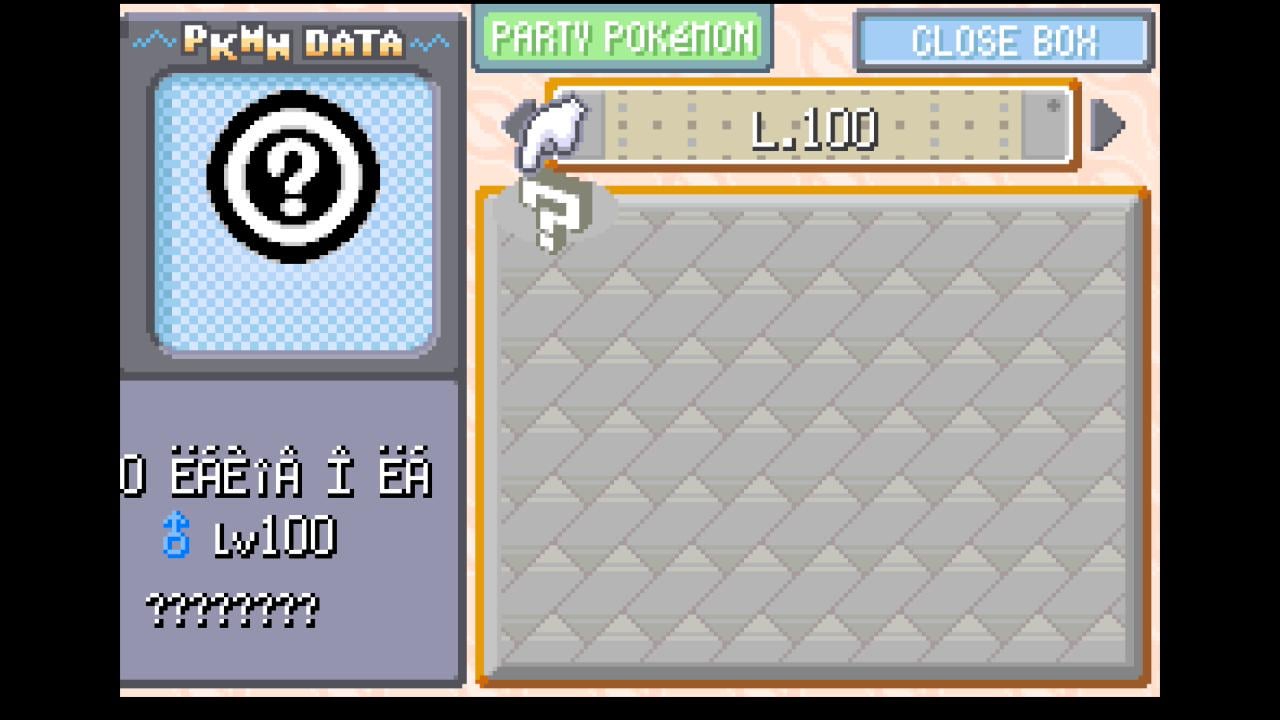The width and height of the screenshot is (1280, 720).
Task: Select the L.100 box name header
Action: click(x=812, y=128)
